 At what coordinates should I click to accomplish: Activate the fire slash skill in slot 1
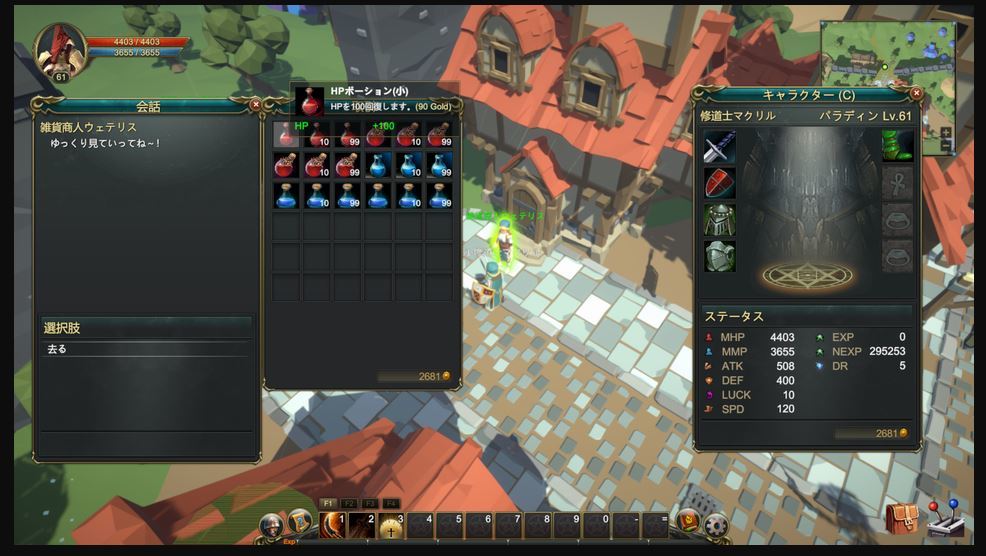[x=332, y=524]
